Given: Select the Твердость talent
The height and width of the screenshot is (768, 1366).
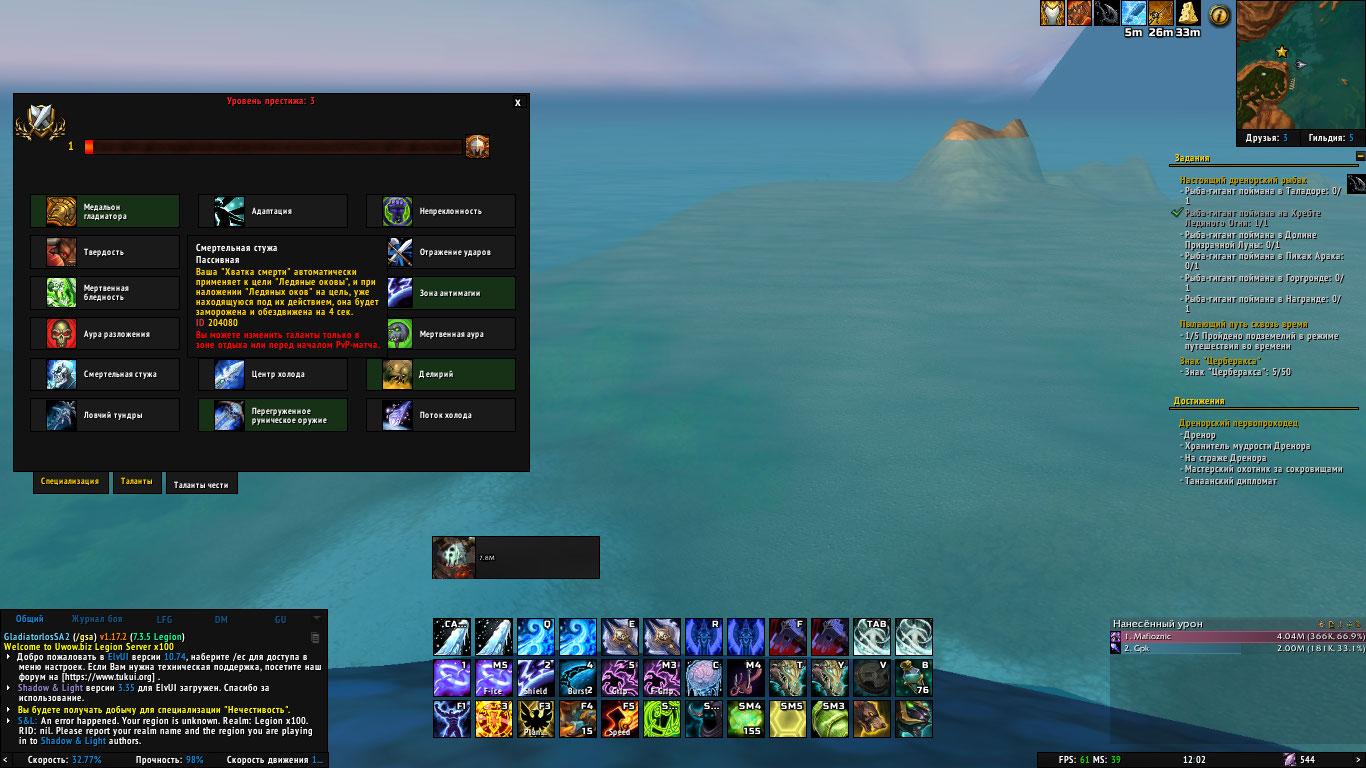Looking at the screenshot, I should tap(105, 252).
